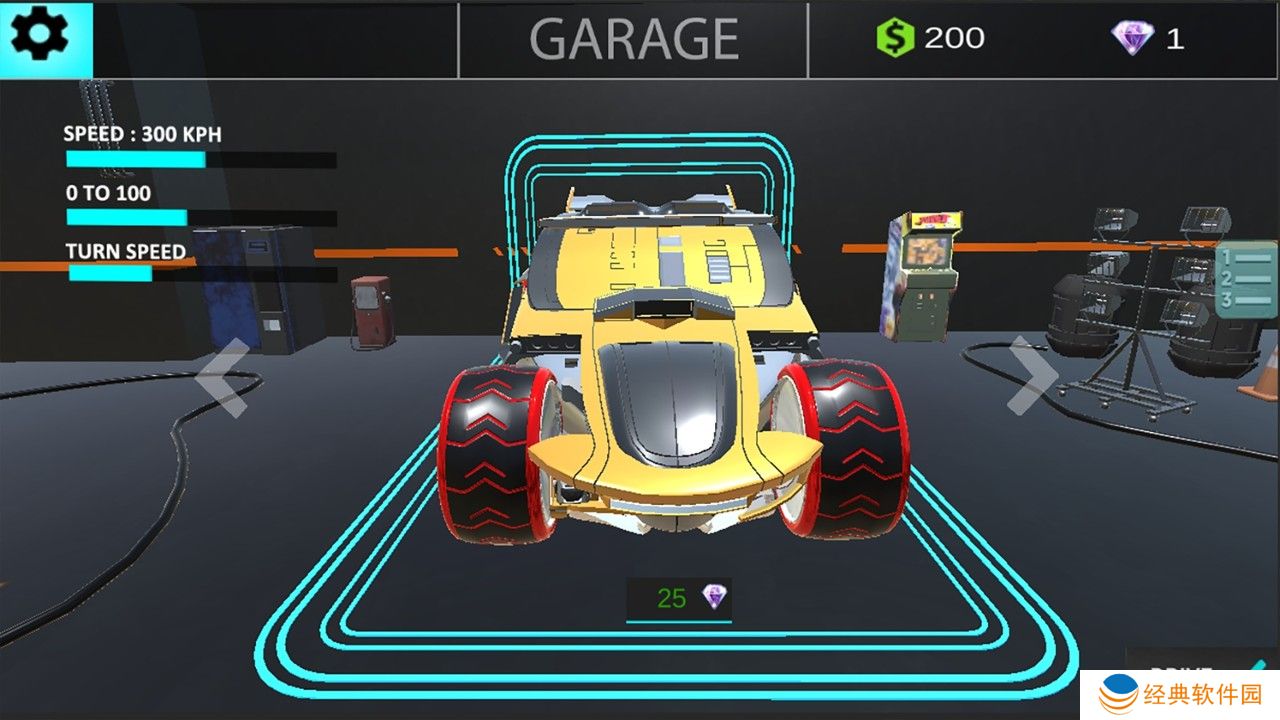Open settings with the gear icon
Image resolution: width=1280 pixels, height=720 pixels.
click(40, 37)
